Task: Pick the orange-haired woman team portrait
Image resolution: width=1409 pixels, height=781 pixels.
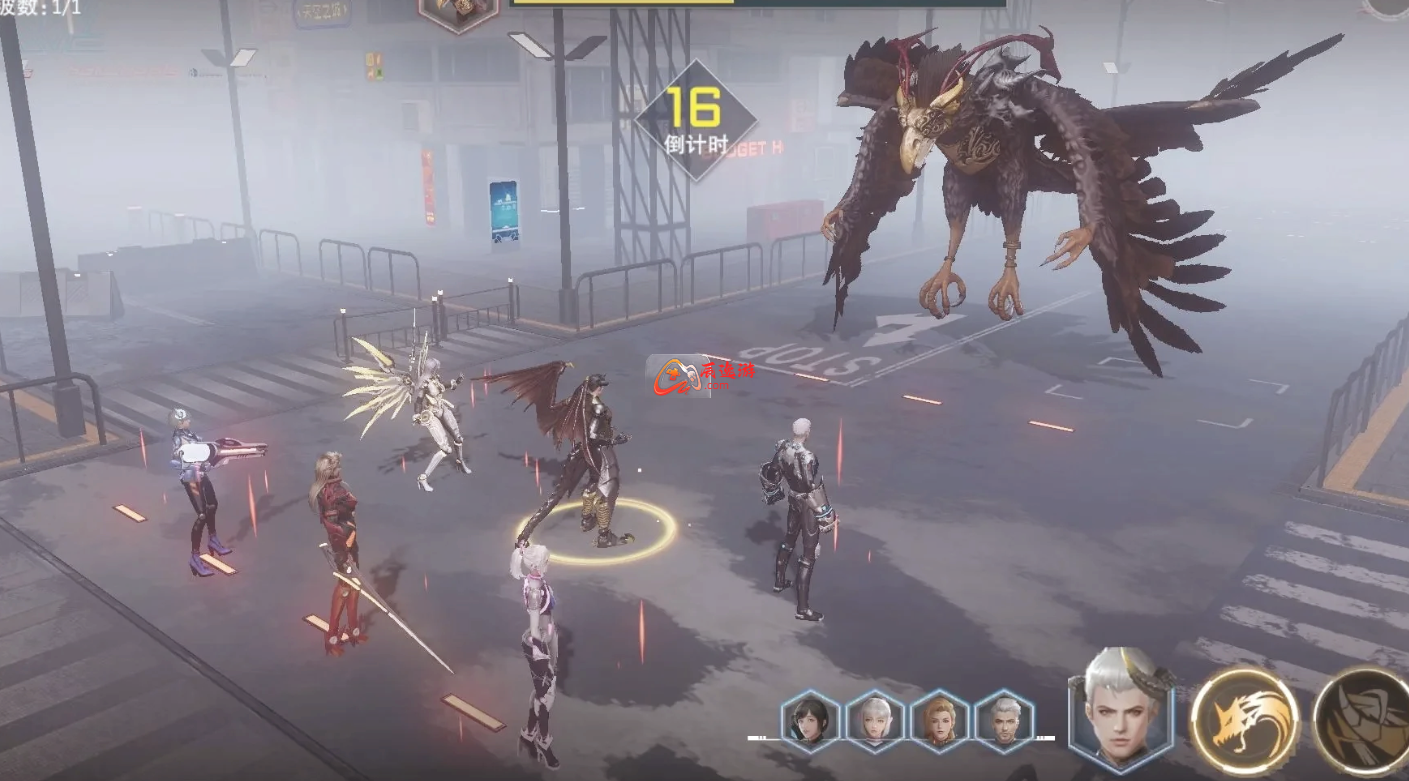Action: point(939,721)
